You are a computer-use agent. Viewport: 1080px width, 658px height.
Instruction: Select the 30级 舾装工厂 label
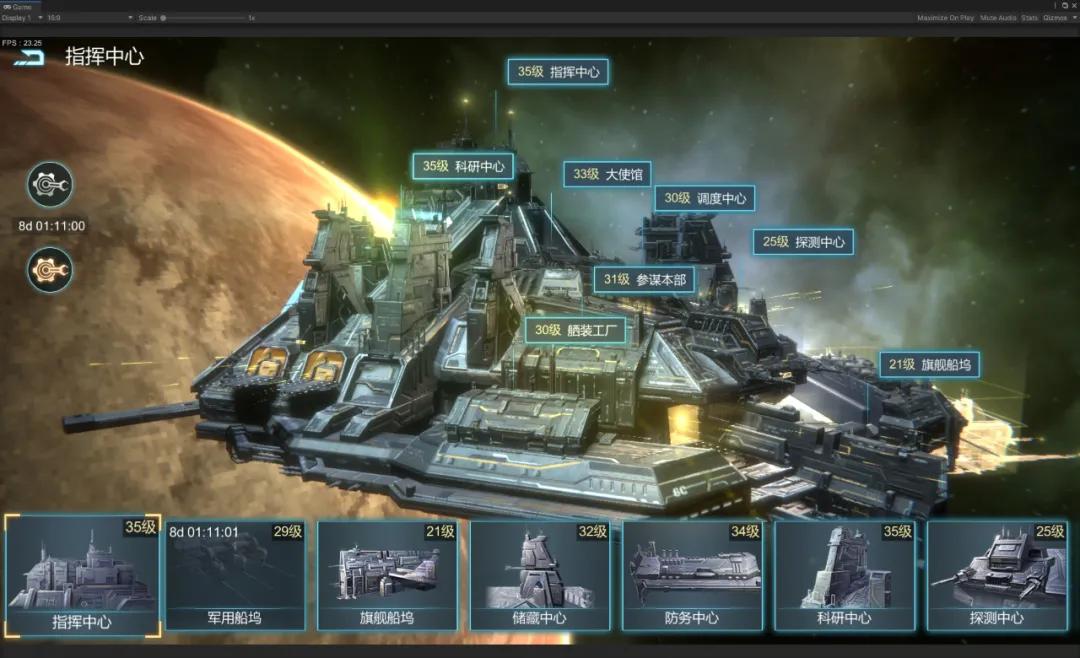(576, 330)
